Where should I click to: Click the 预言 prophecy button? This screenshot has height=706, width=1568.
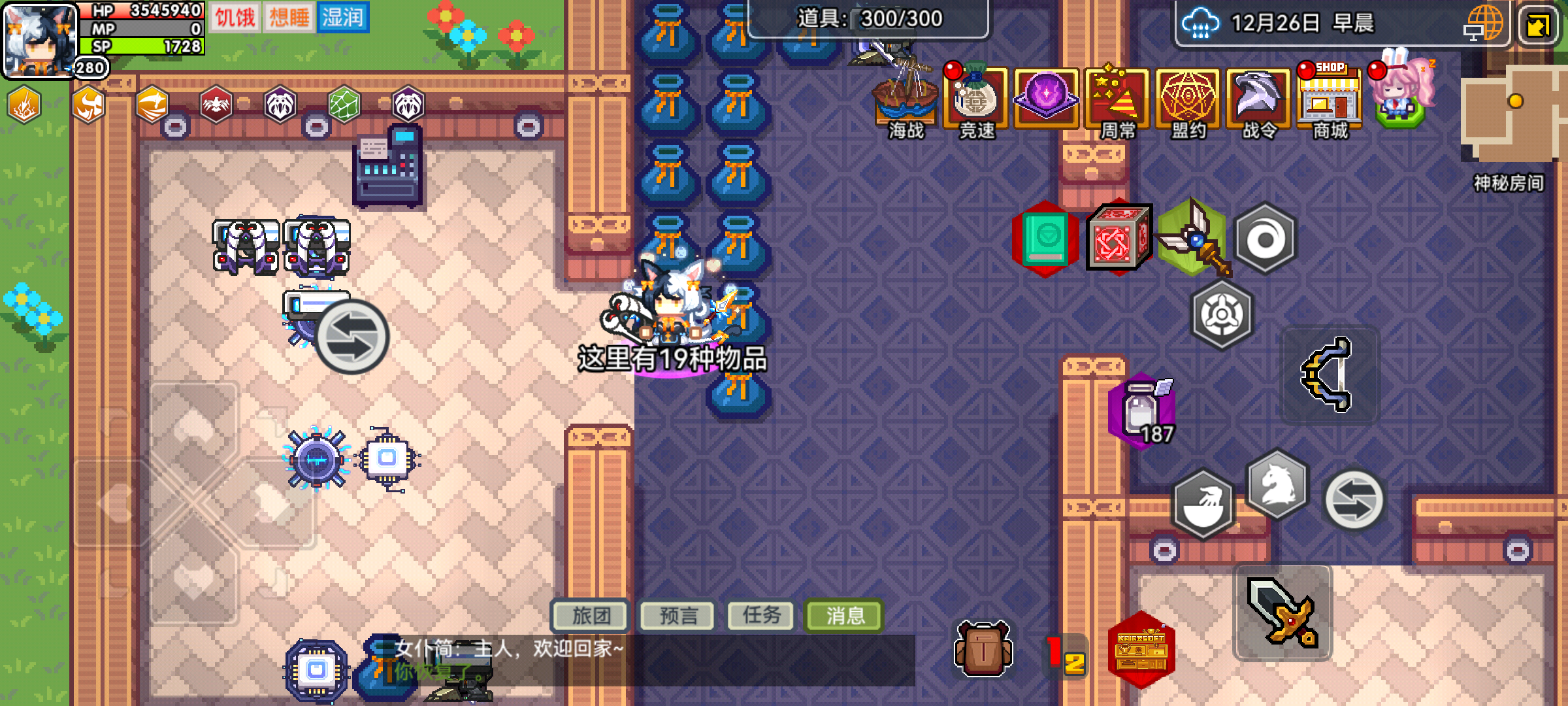[677, 614]
